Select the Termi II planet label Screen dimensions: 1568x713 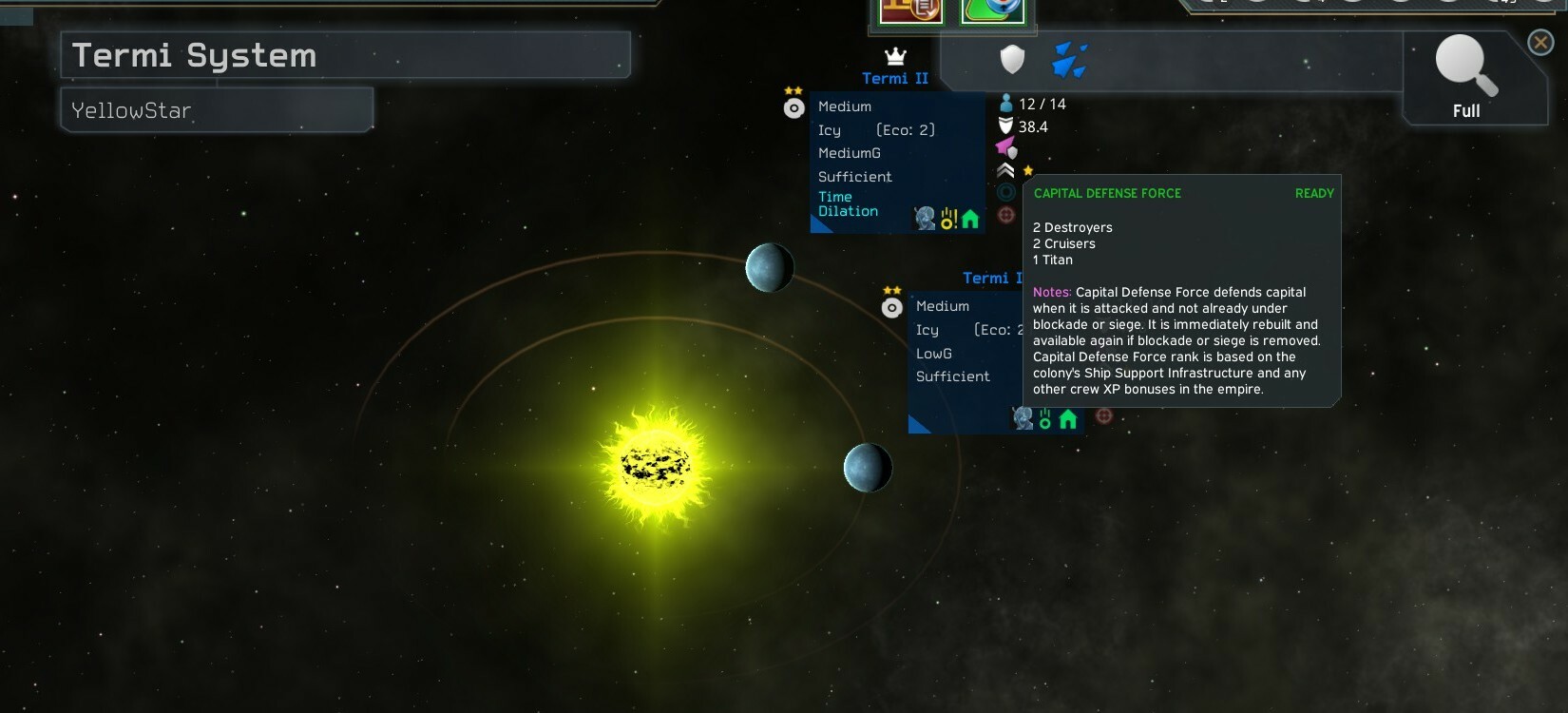[894, 79]
